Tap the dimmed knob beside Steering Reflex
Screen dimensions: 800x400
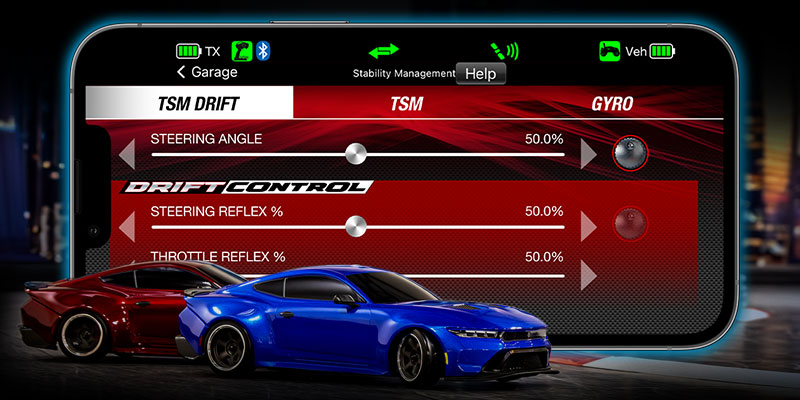[x=629, y=223]
